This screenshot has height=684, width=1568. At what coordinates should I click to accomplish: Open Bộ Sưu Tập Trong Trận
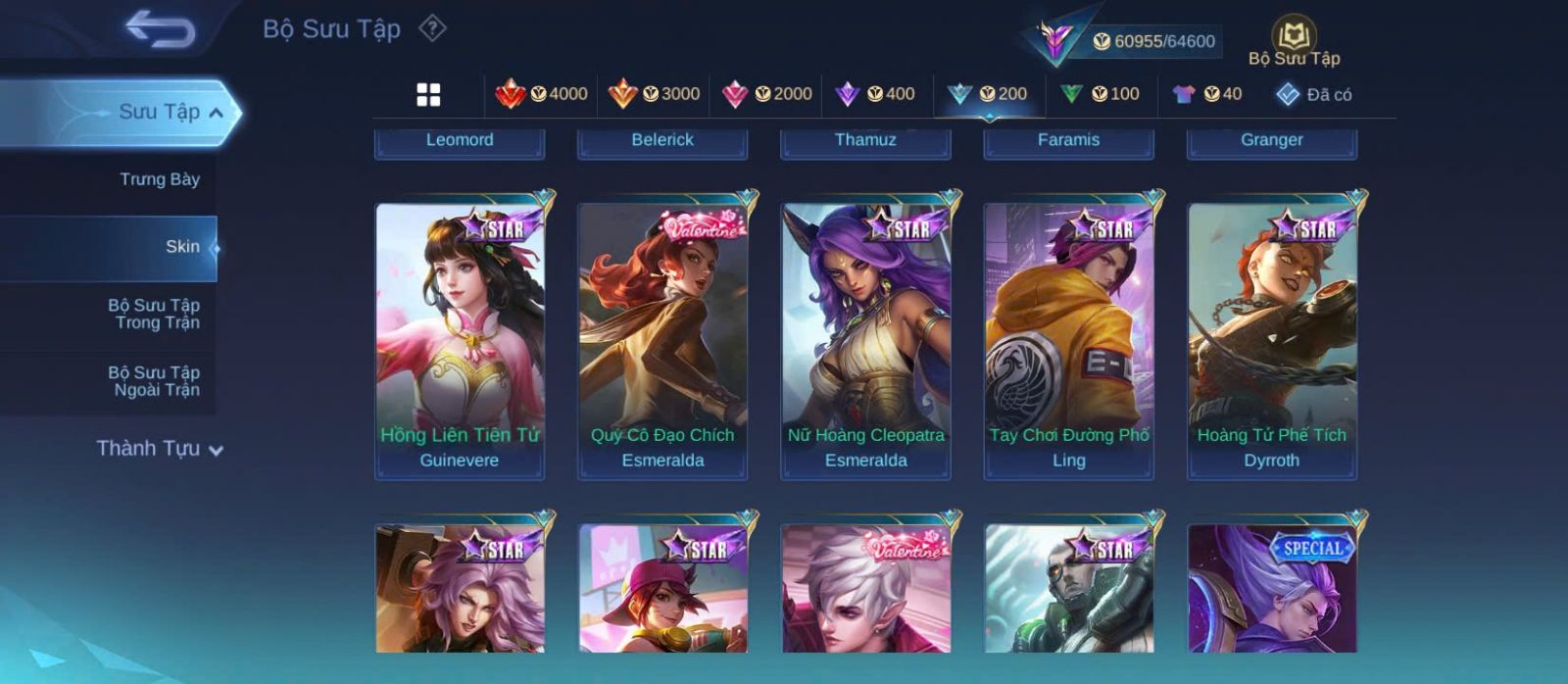(154, 314)
